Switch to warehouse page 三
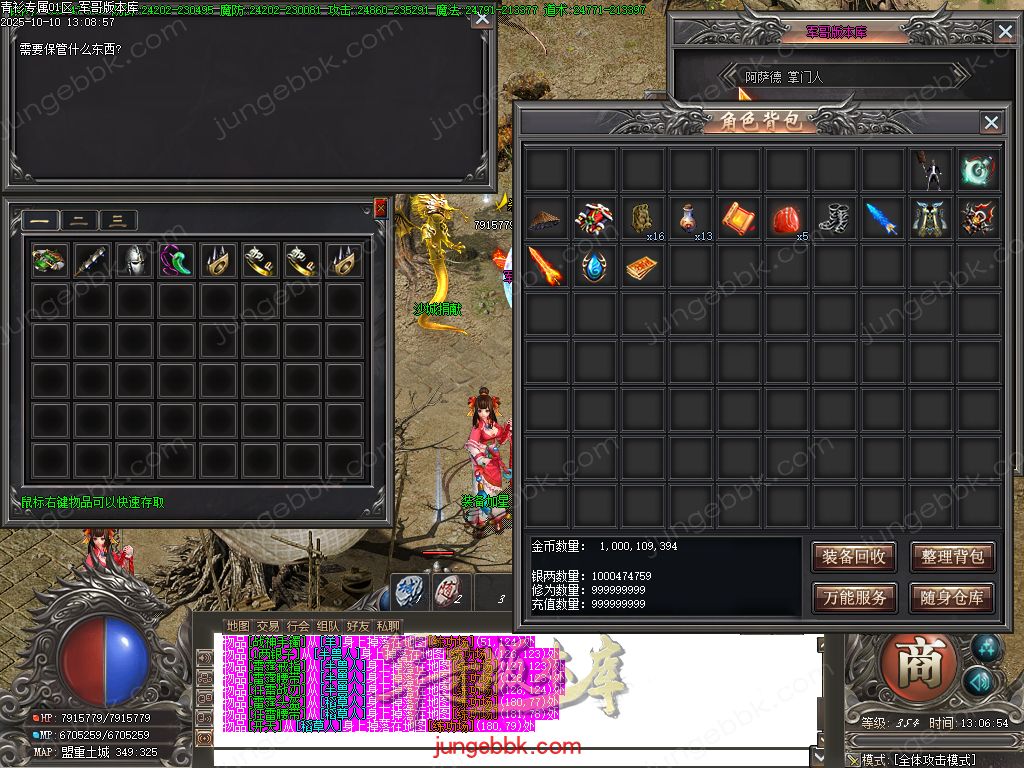 [x=118, y=221]
